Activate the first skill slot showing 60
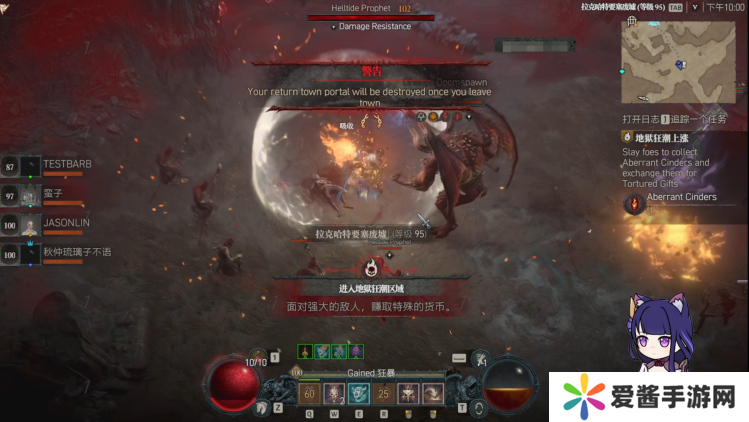 [309, 394]
